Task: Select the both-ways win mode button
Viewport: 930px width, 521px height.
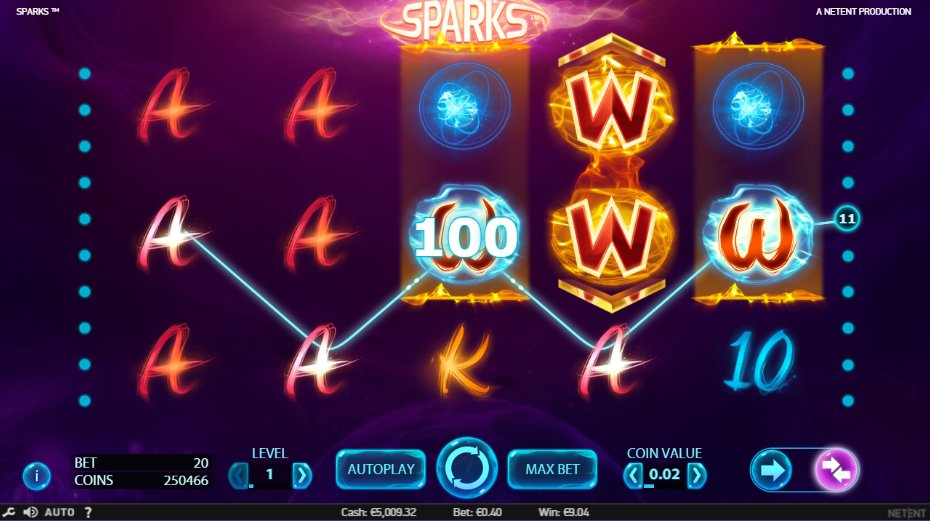Action: point(835,469)
